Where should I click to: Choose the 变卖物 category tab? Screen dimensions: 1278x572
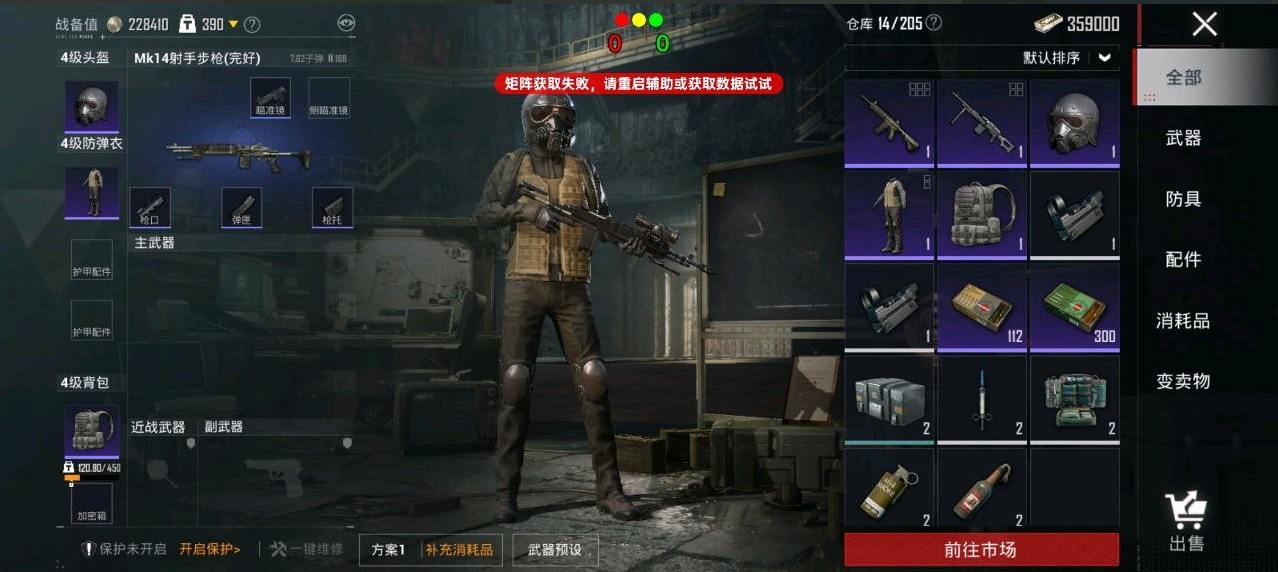point(1183,381)
